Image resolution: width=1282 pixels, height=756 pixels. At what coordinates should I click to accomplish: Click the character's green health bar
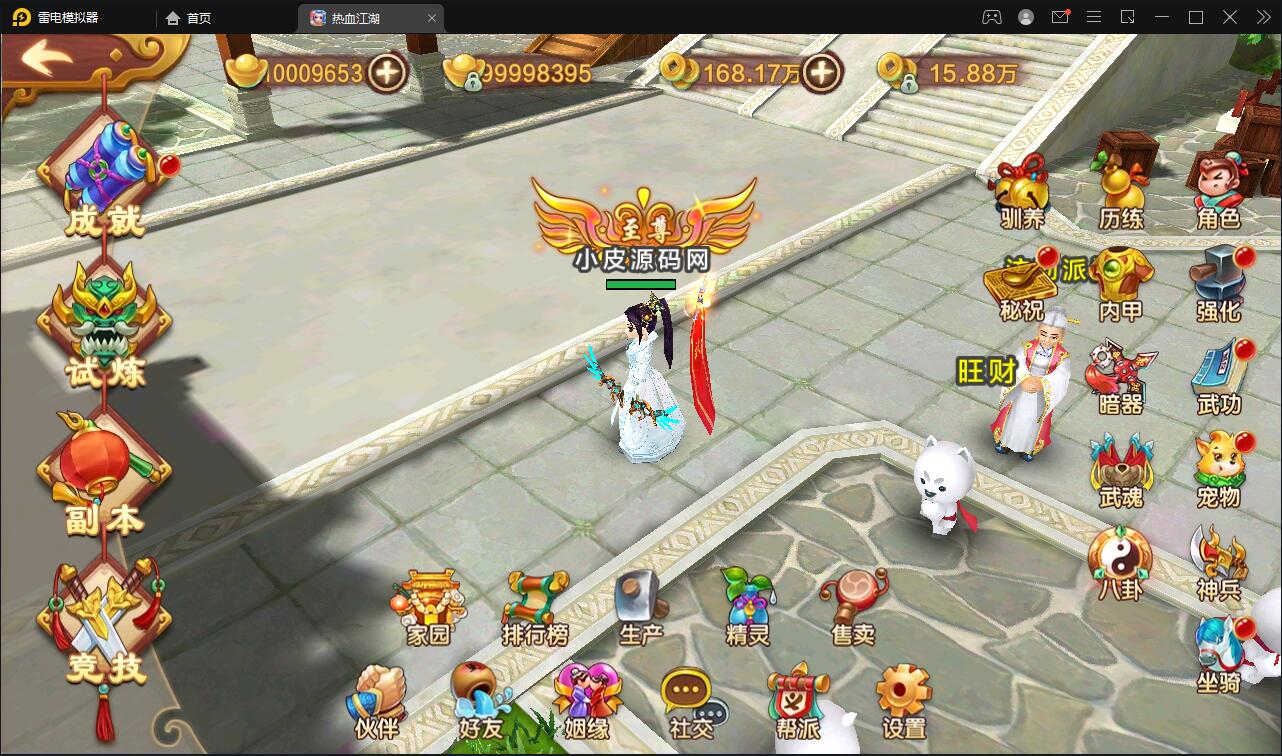639,283
